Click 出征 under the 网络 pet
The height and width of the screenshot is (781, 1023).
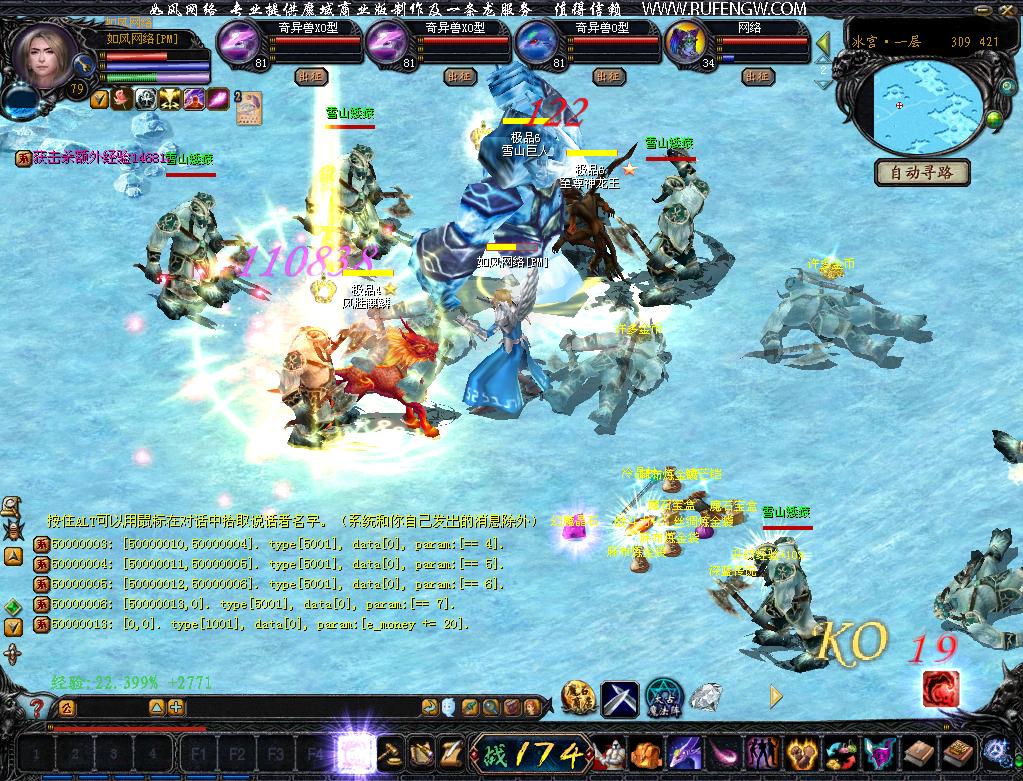pos(757,76)
